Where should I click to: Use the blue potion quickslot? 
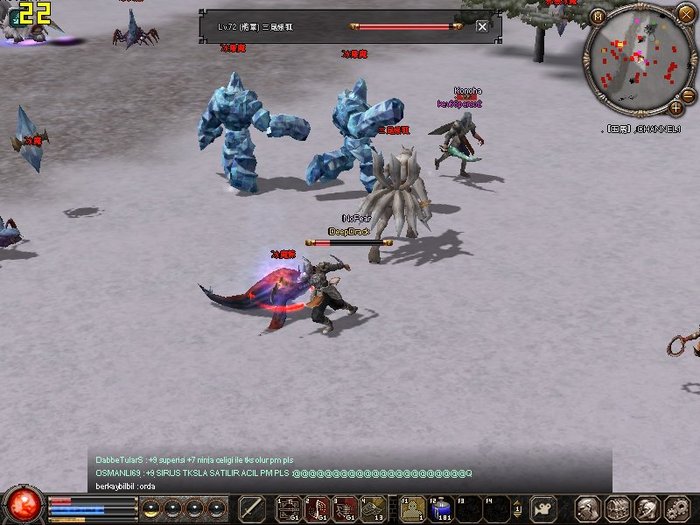[x=441, y=508]
